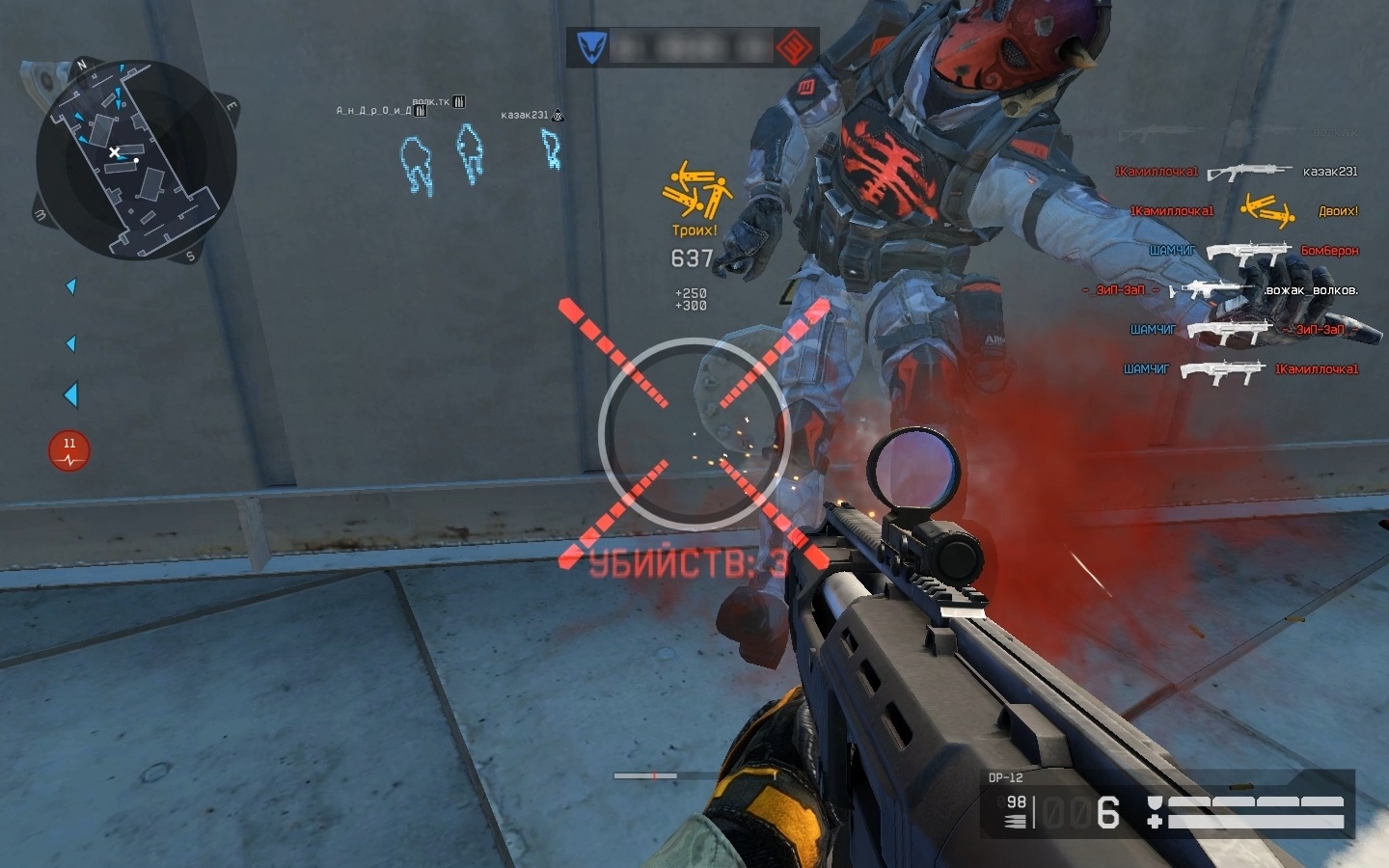Open the scoreboard via the top center bar
1389x868 pixels.
[693, 46]
